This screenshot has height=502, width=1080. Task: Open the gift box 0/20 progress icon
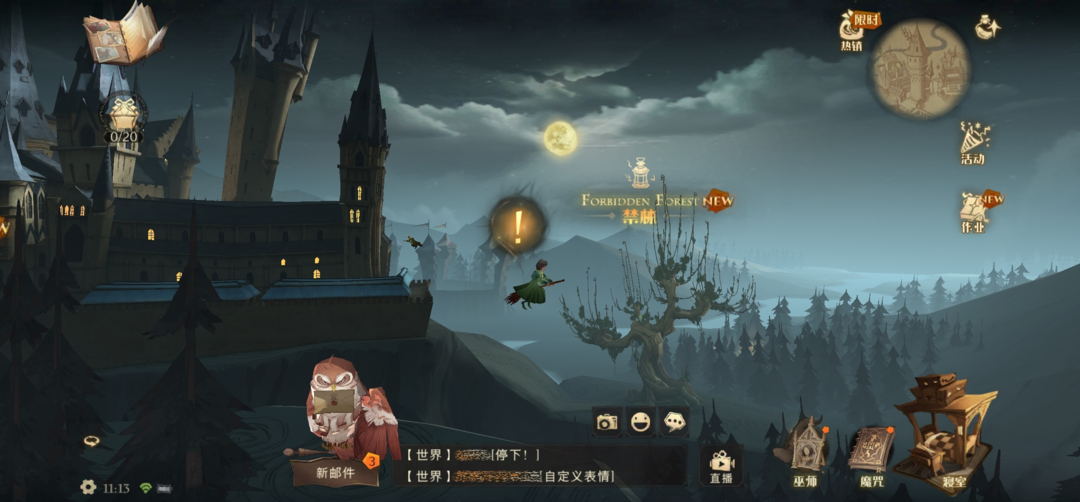[x=125, y=117]
